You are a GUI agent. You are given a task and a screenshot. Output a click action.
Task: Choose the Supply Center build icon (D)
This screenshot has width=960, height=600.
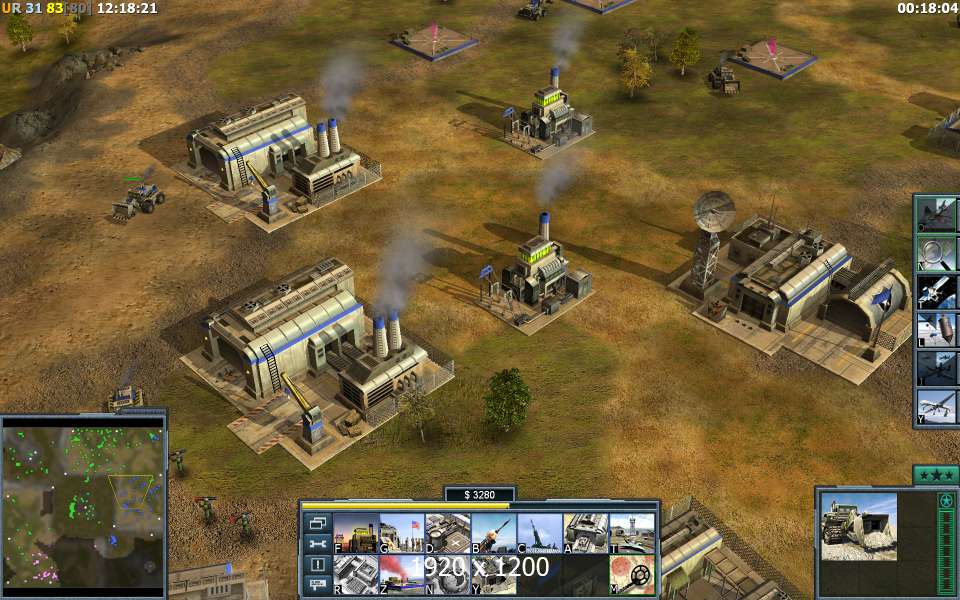(x=448, y=533)
